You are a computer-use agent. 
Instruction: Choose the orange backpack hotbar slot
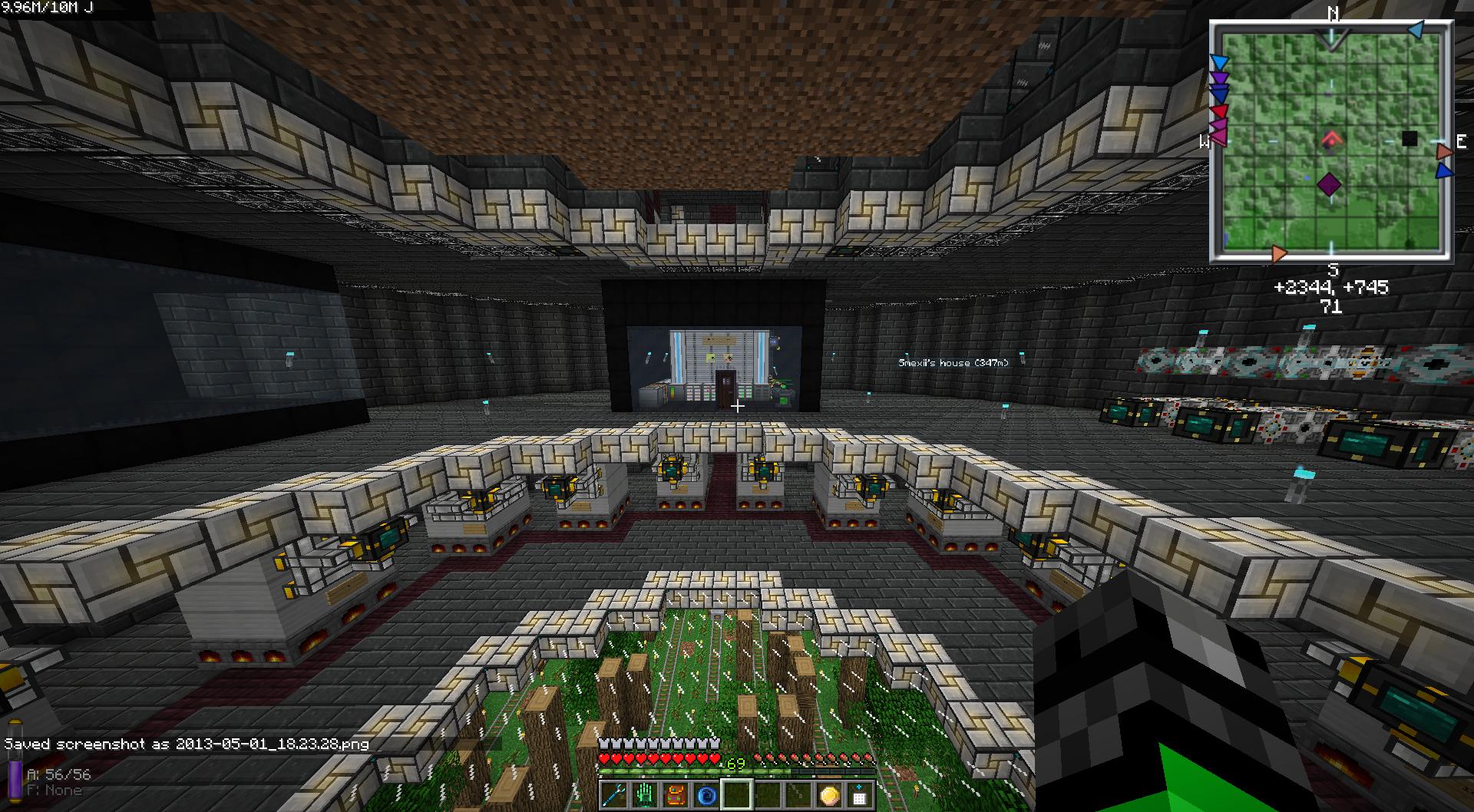tap(676, 794)
